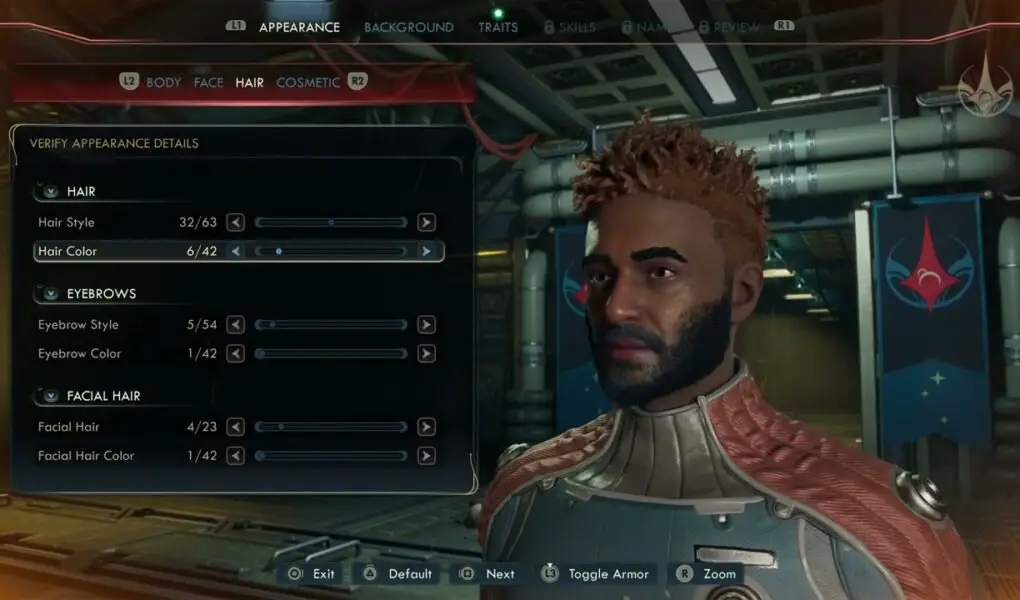Select the Hair Style row
The width and height of the screenshot is (1020, 600).
[x=67, y=223]
